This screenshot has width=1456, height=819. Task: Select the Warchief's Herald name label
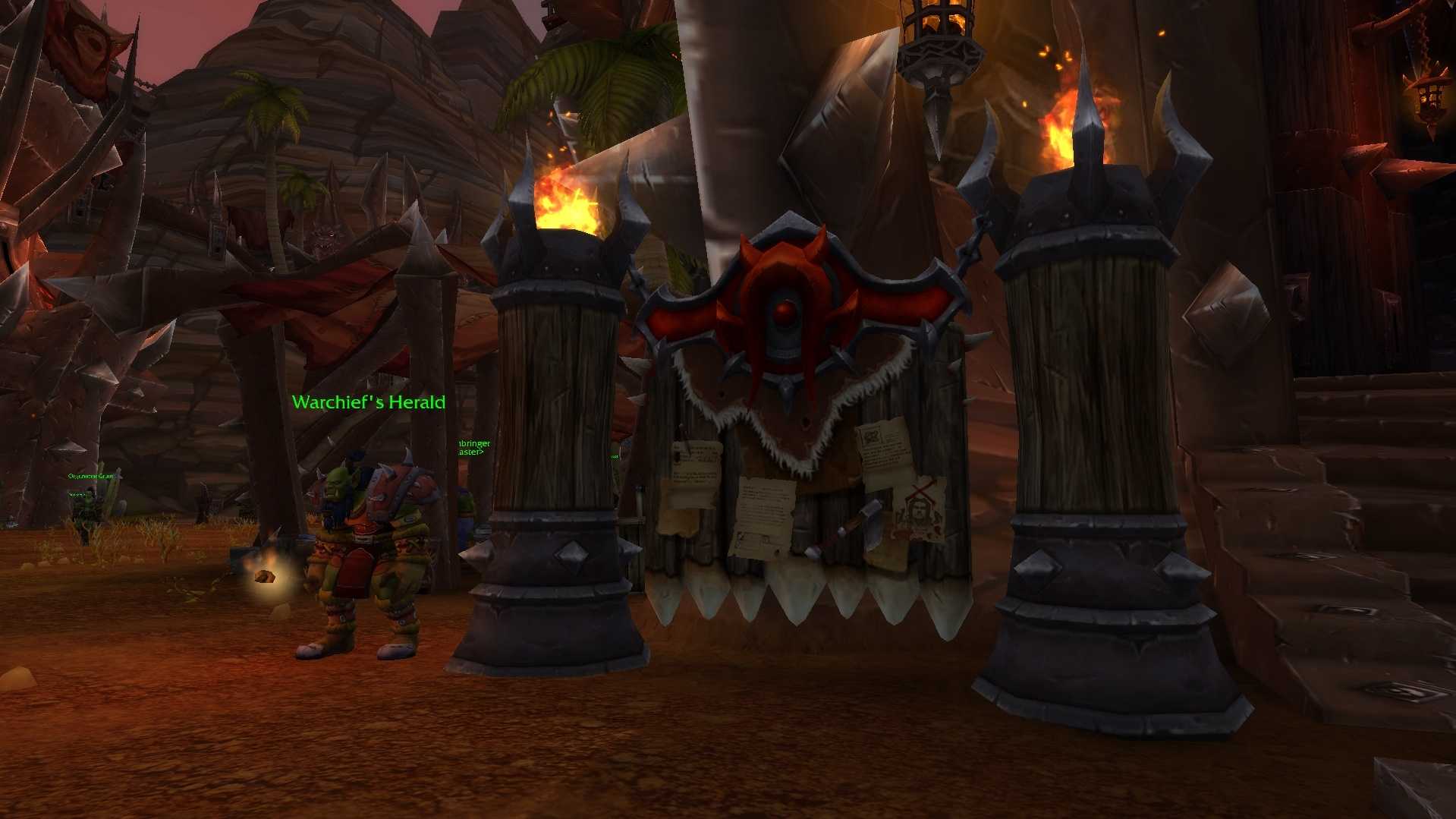369,402
